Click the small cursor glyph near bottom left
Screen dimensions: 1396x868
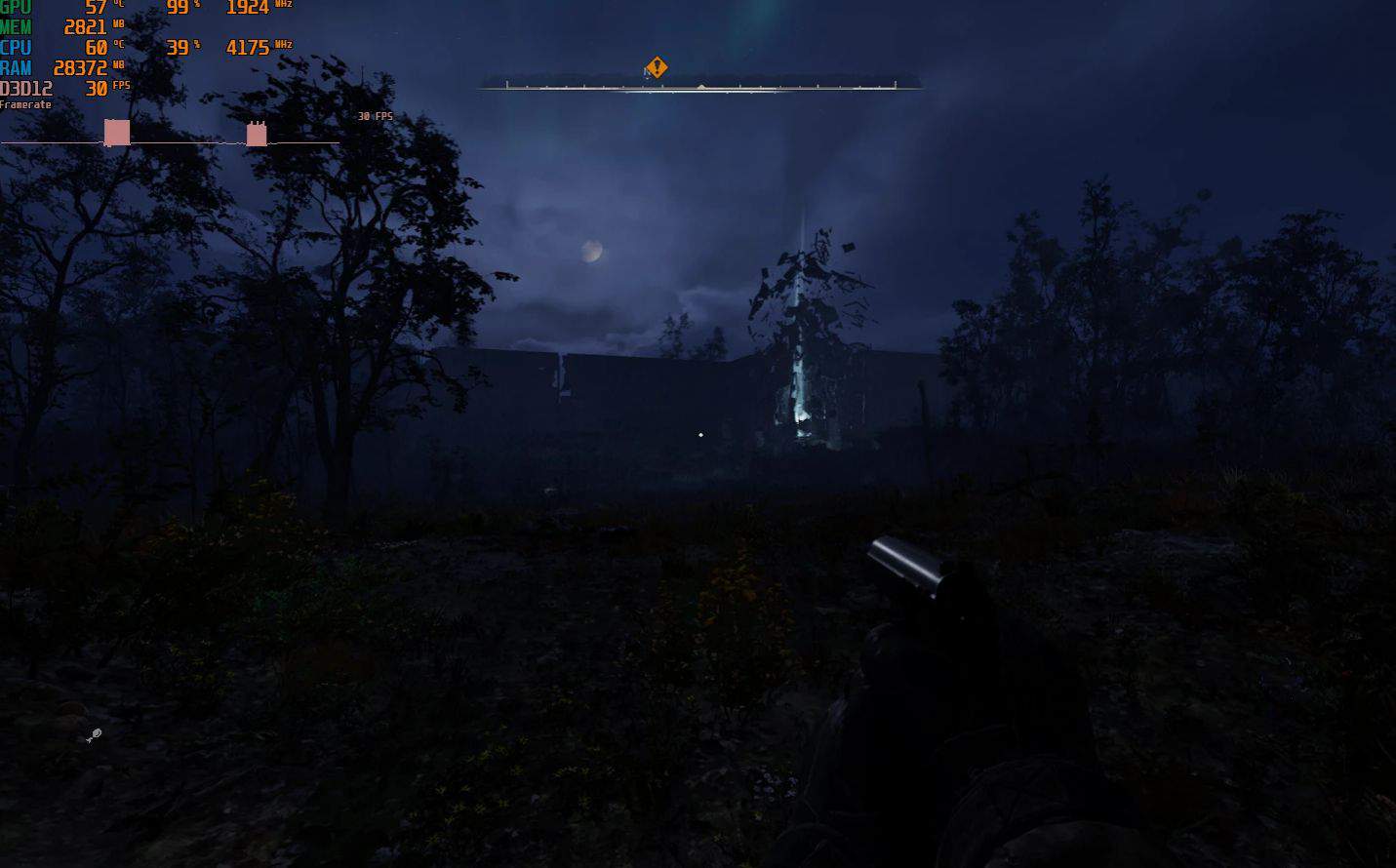pyautogui.click(x=94, y=735)
